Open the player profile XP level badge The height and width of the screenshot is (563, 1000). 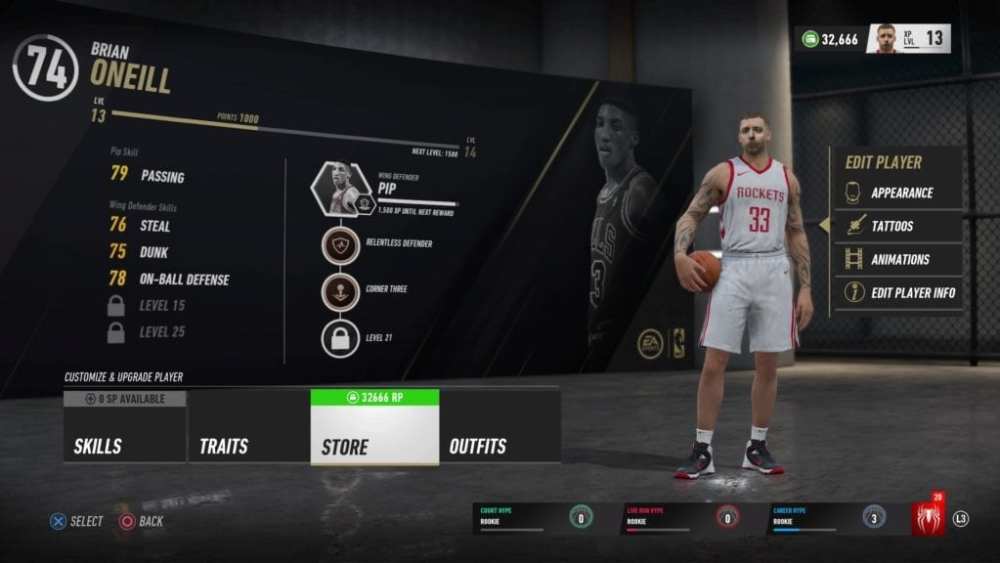908,39
